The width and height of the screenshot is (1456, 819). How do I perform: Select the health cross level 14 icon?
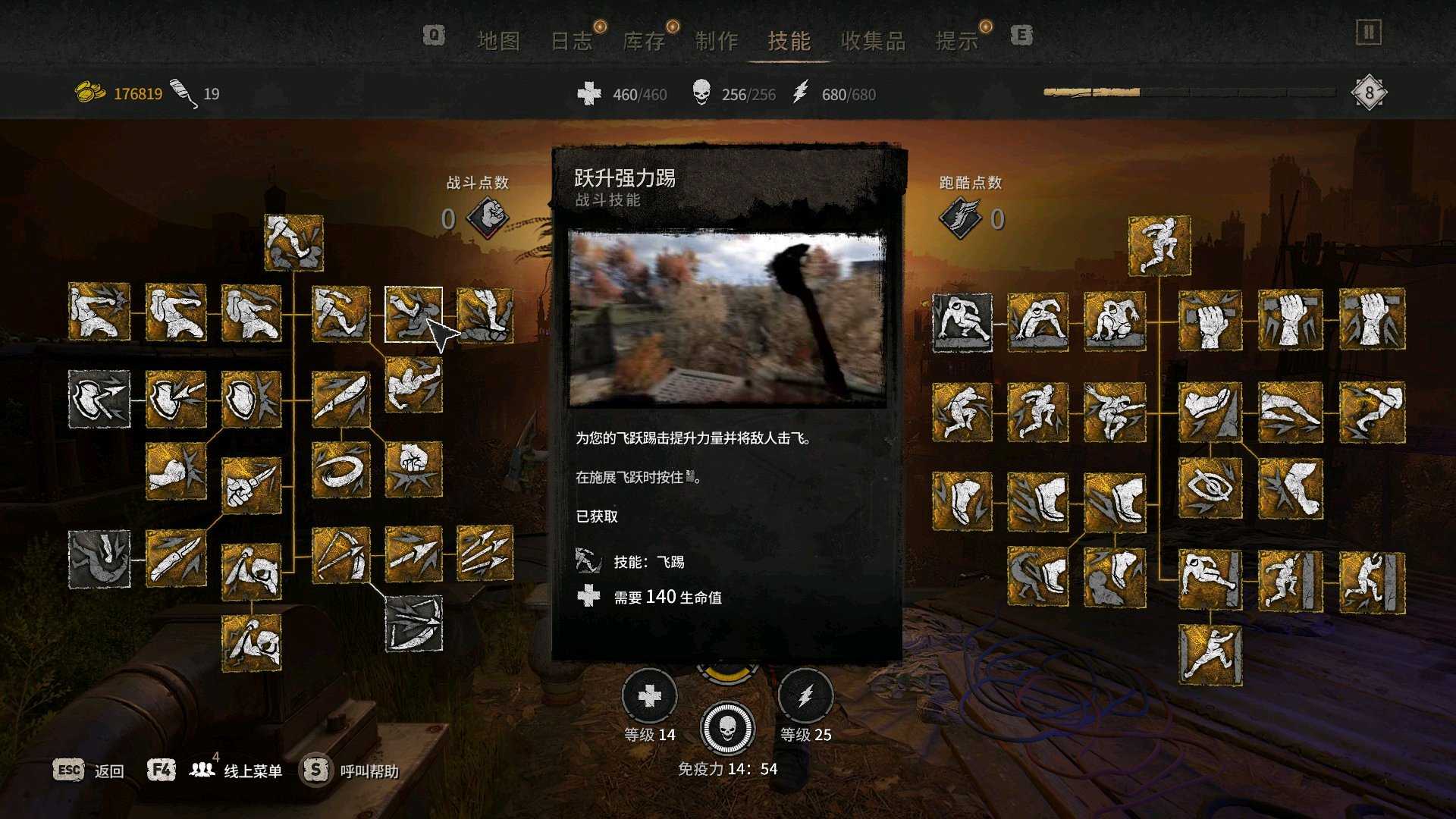[x=649, y=696]
